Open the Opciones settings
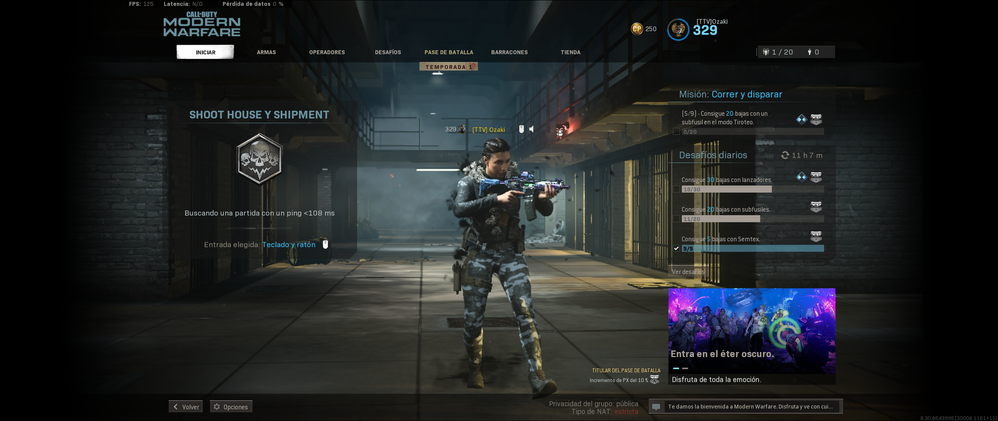This screenshot has height=421, width=998. pyautogui.click(x=231, y=407)
